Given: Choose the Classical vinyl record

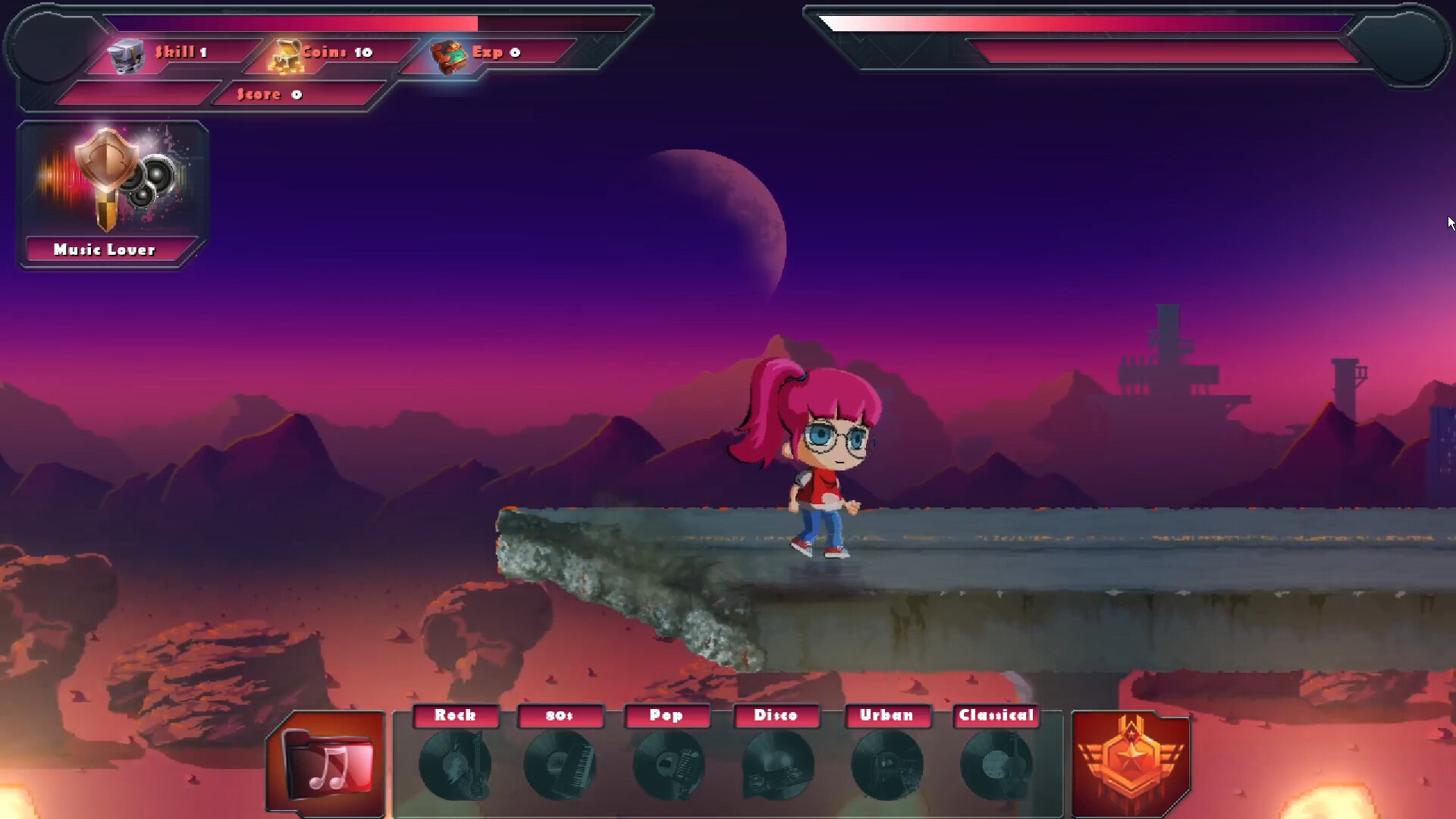Looking at the screenshot, I should tap(996, 764).
